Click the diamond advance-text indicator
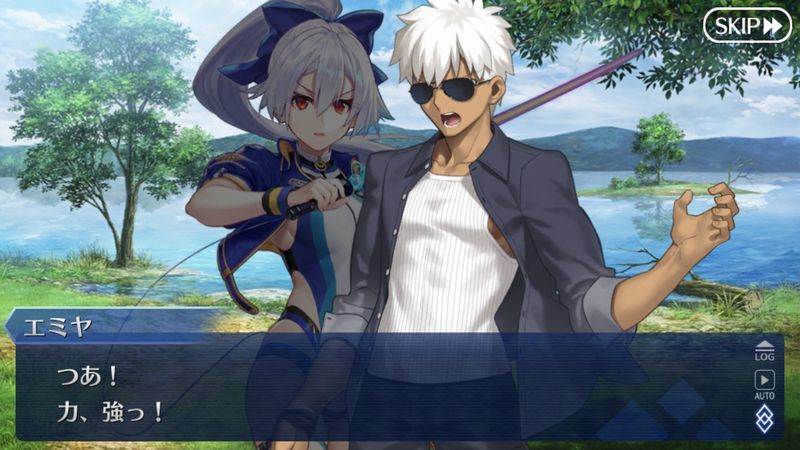 (765, 418)
